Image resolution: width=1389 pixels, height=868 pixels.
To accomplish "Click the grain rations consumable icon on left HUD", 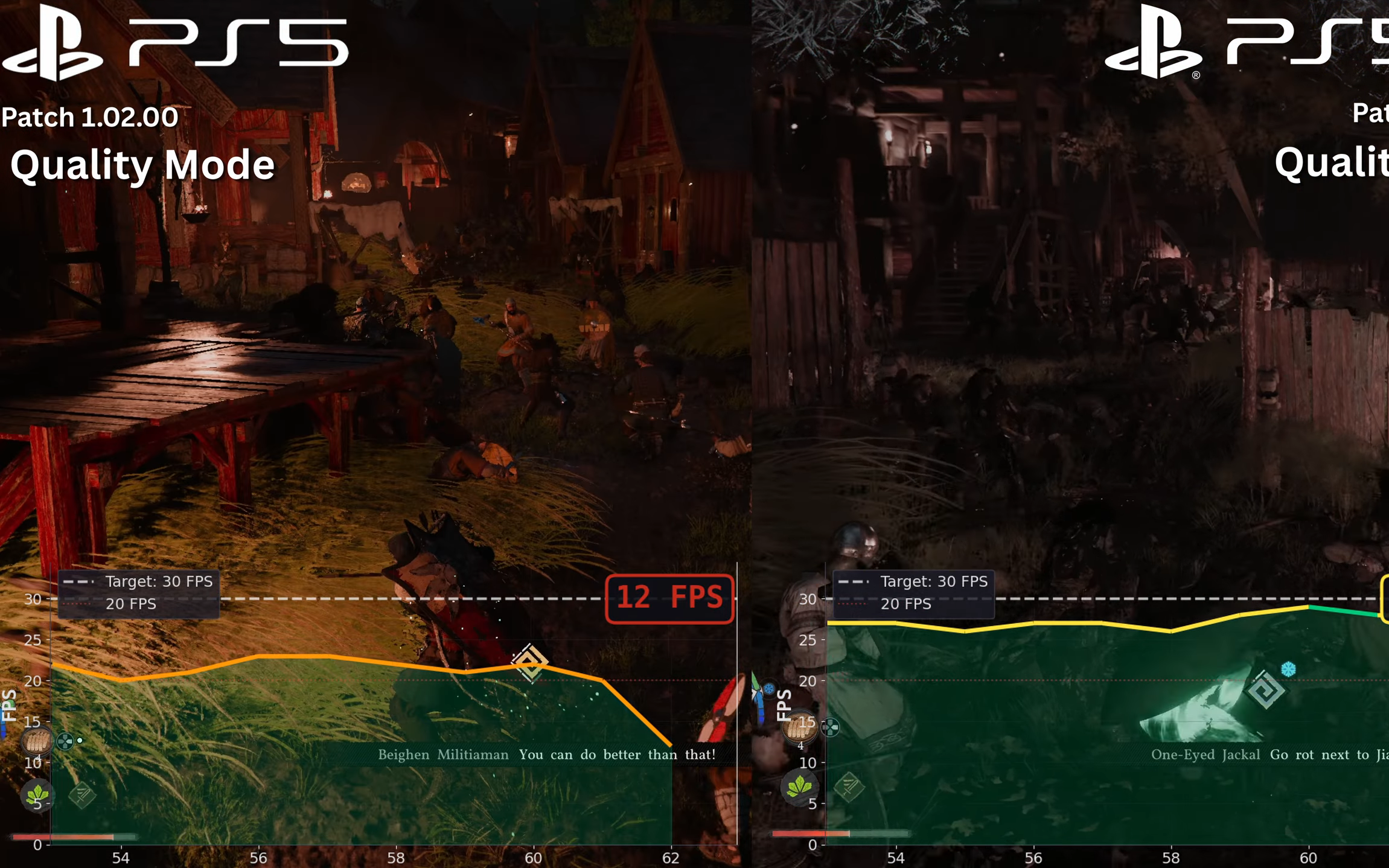I will [36, 741].
